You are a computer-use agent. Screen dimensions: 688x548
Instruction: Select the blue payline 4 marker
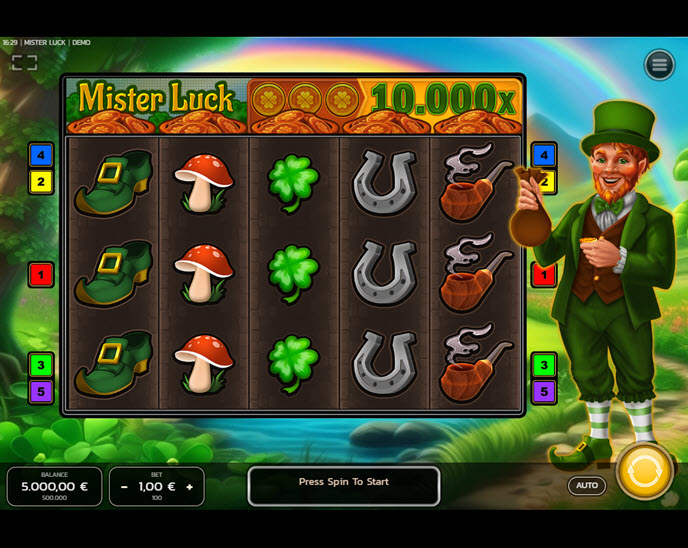[41, 155]
